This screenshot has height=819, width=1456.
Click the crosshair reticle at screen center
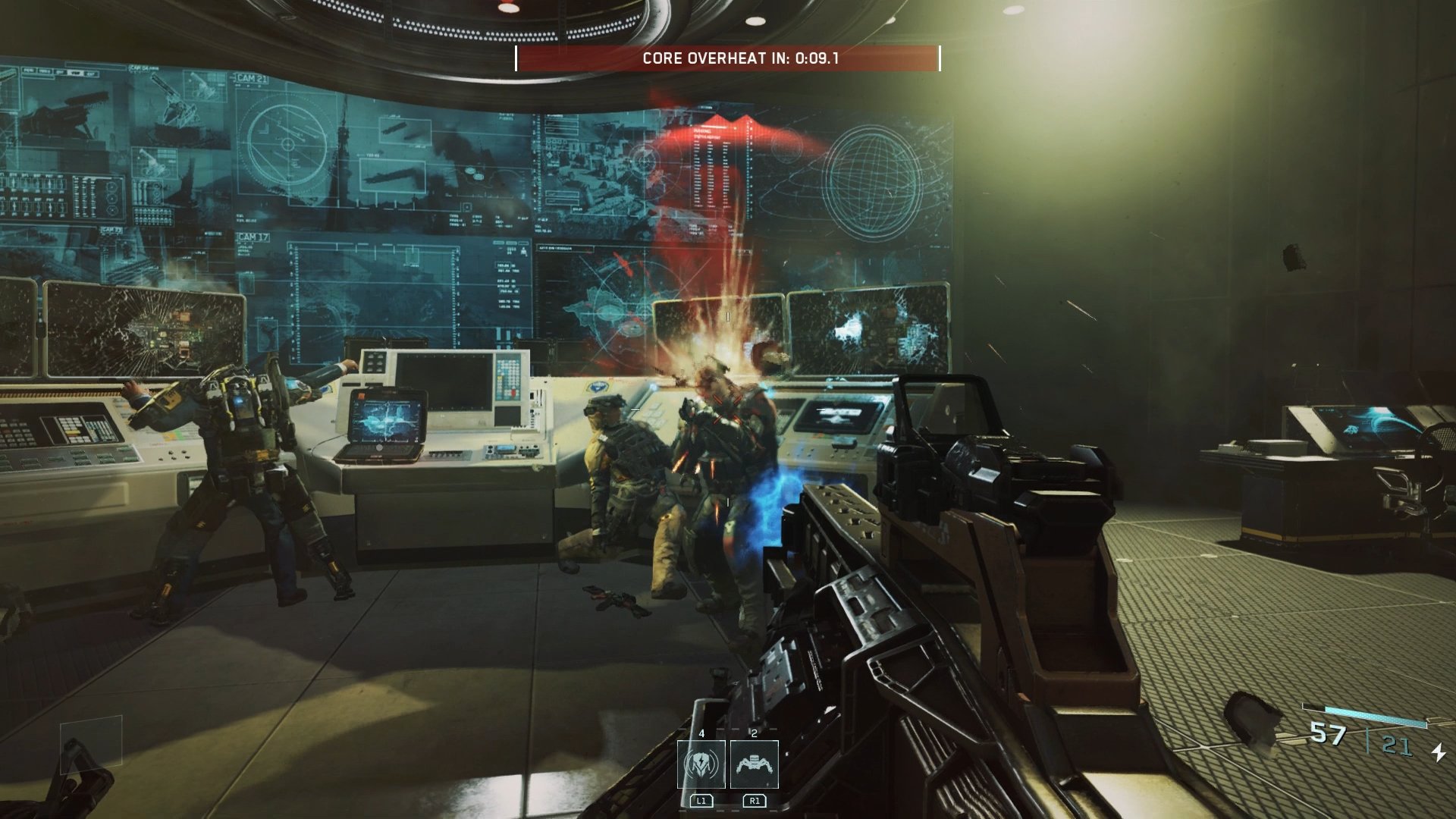click(x=728, y=409)
